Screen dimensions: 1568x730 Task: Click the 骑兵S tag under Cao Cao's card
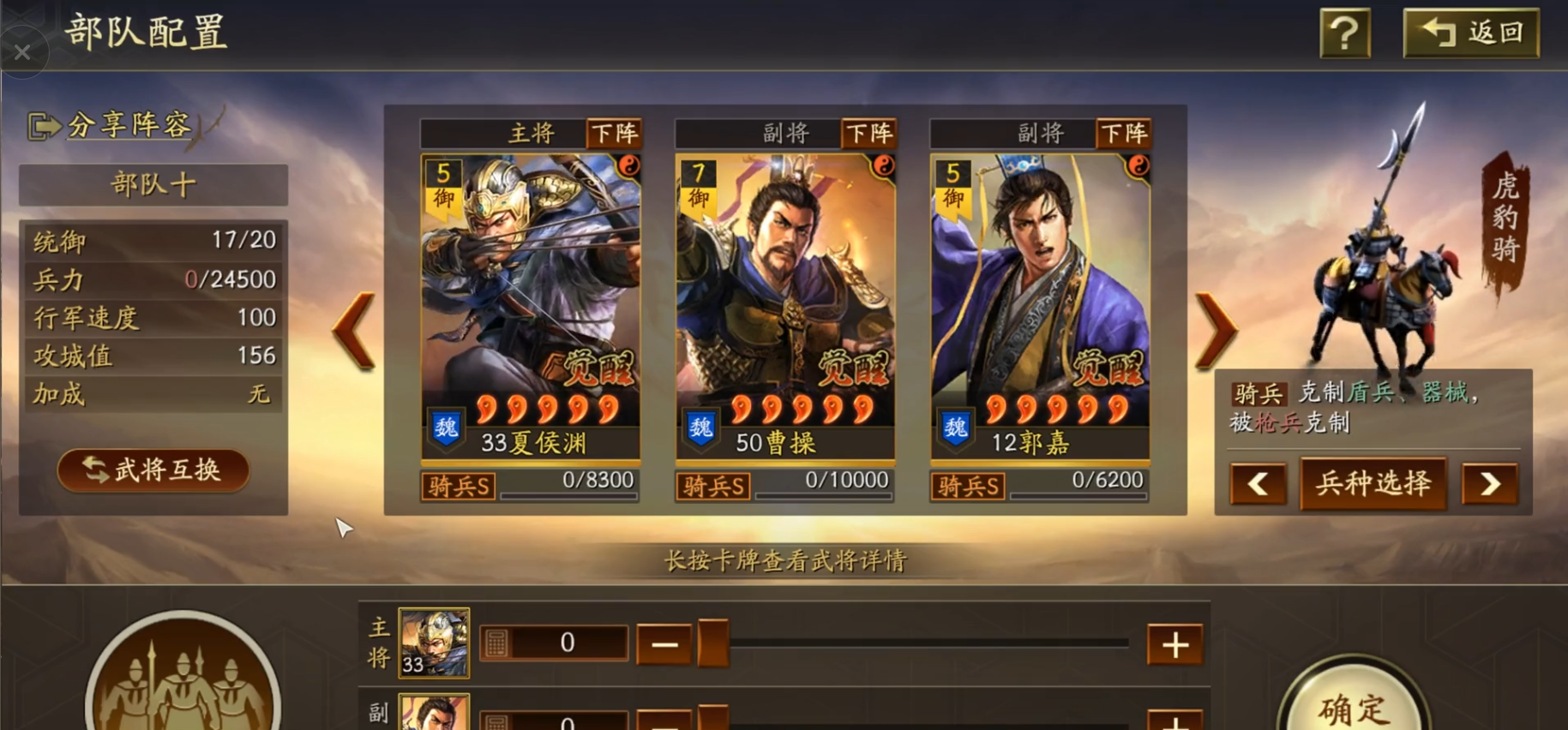tap(714, 486)
